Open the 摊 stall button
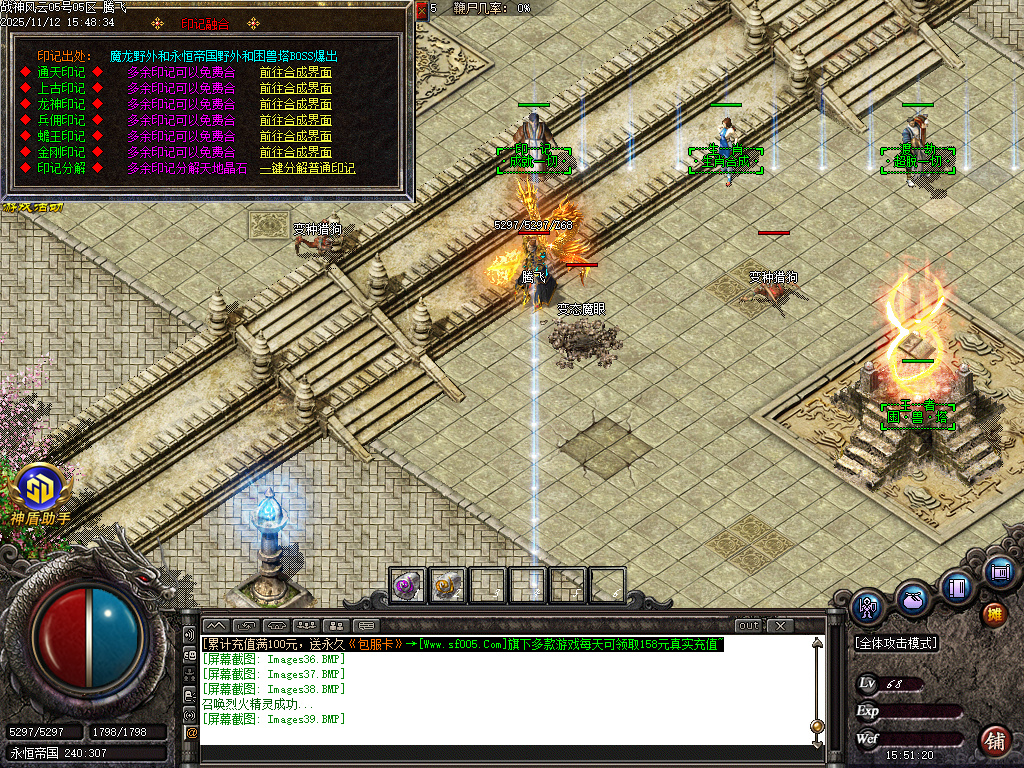This screenshot has width=1024, height=768. tap(993, 614)
